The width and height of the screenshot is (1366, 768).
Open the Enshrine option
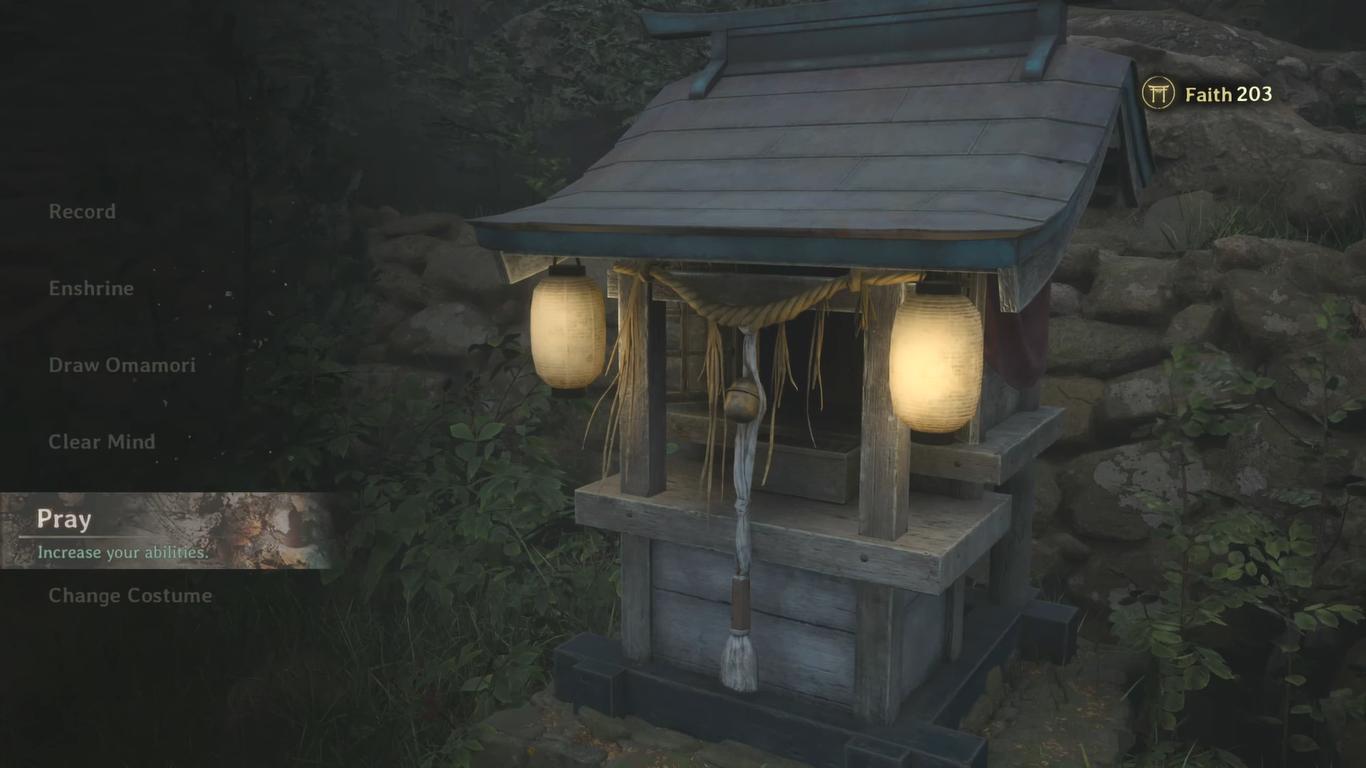tap(91, 288)
